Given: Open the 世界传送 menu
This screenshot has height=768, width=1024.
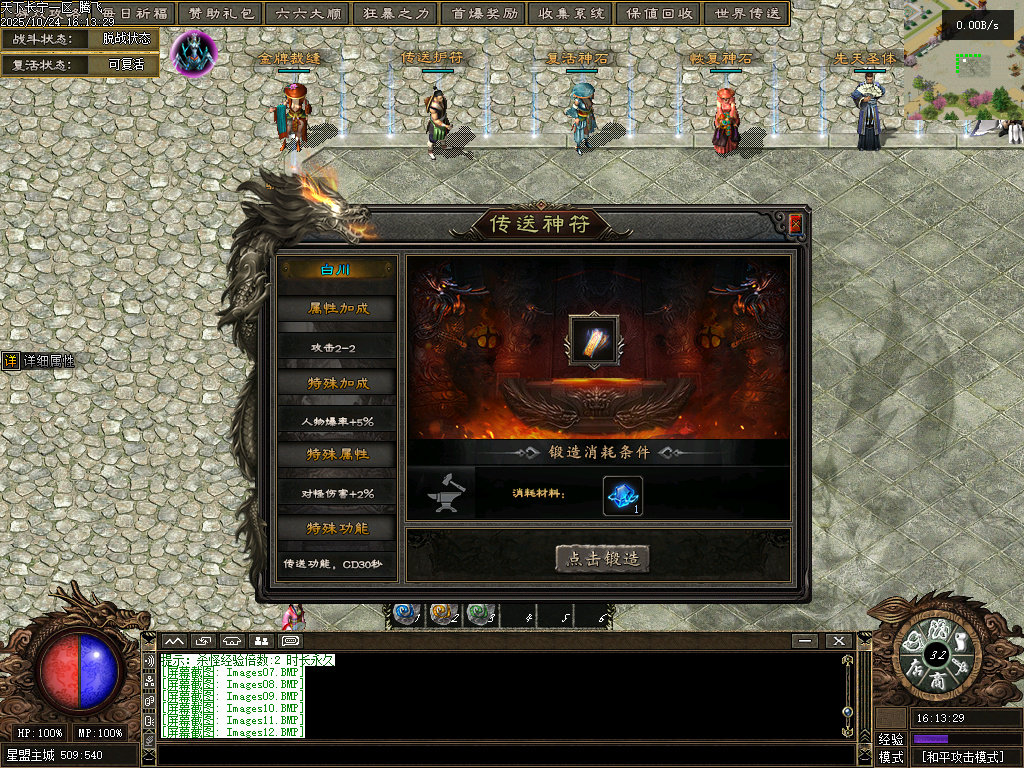Looking at the screenshot, I should pyautogui.click(x=745, y=14).
